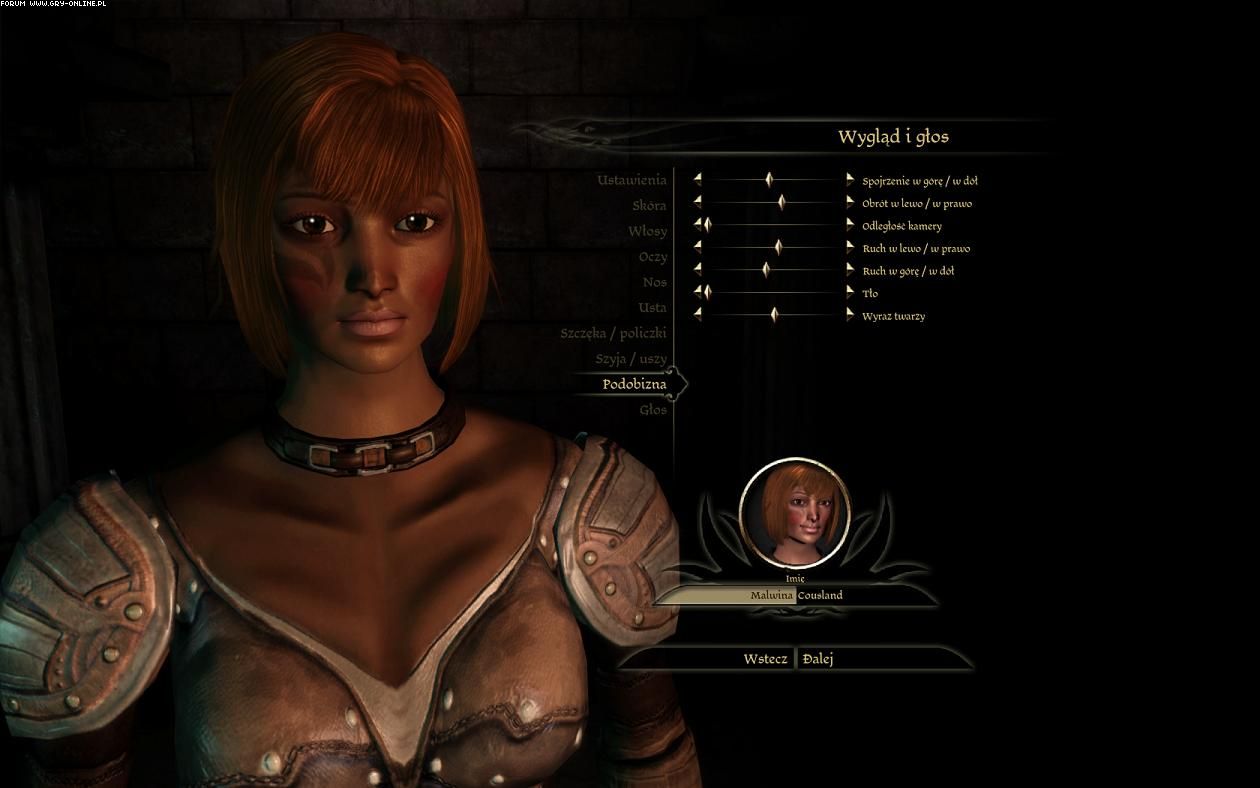The height and width of the screenshot is (788, 1260).
Task: Select the Włosy category
Action: click(647, 231)
